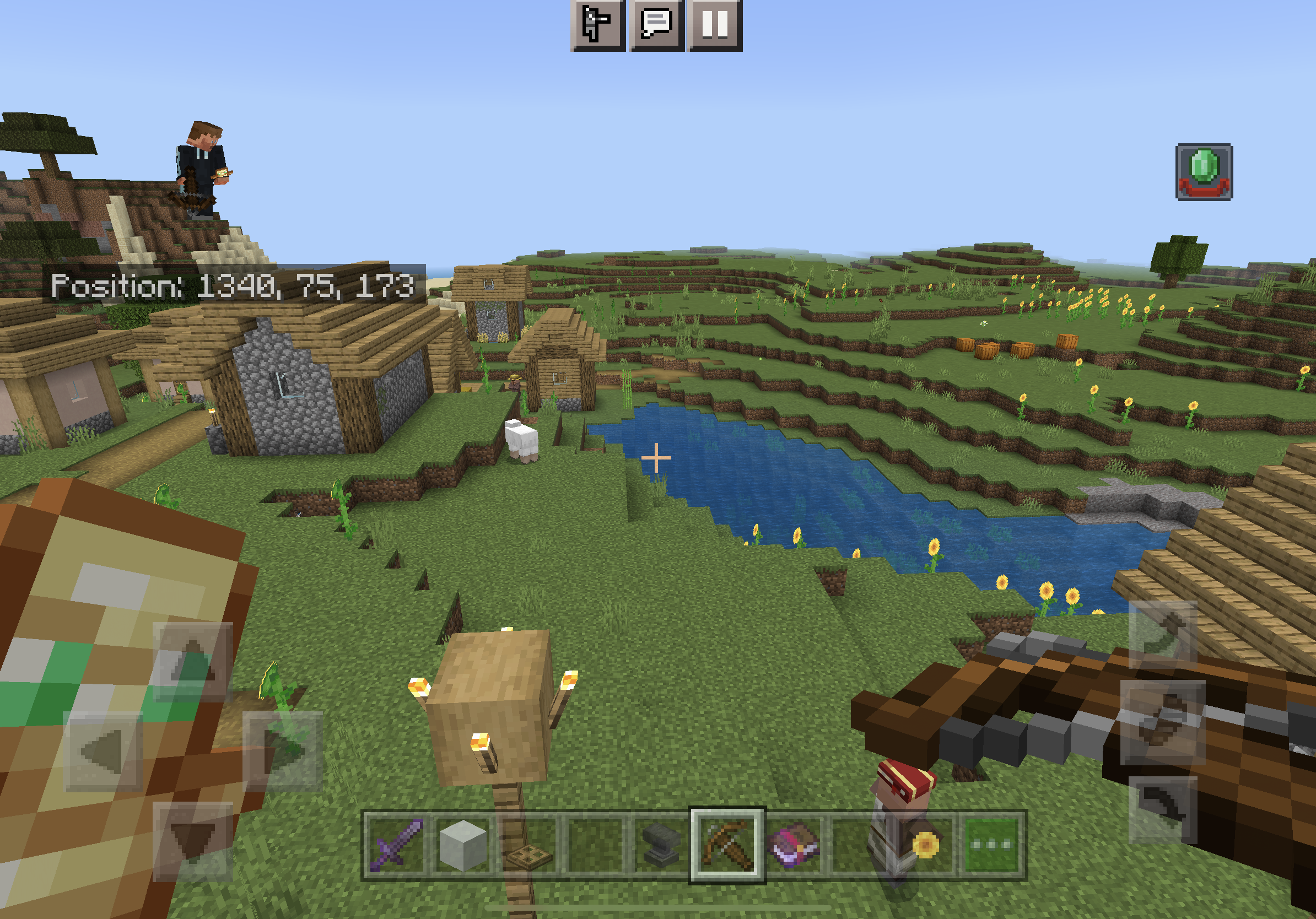Tap the middle stop-flying button
Screen dimensions: 1316x919
1162,722
